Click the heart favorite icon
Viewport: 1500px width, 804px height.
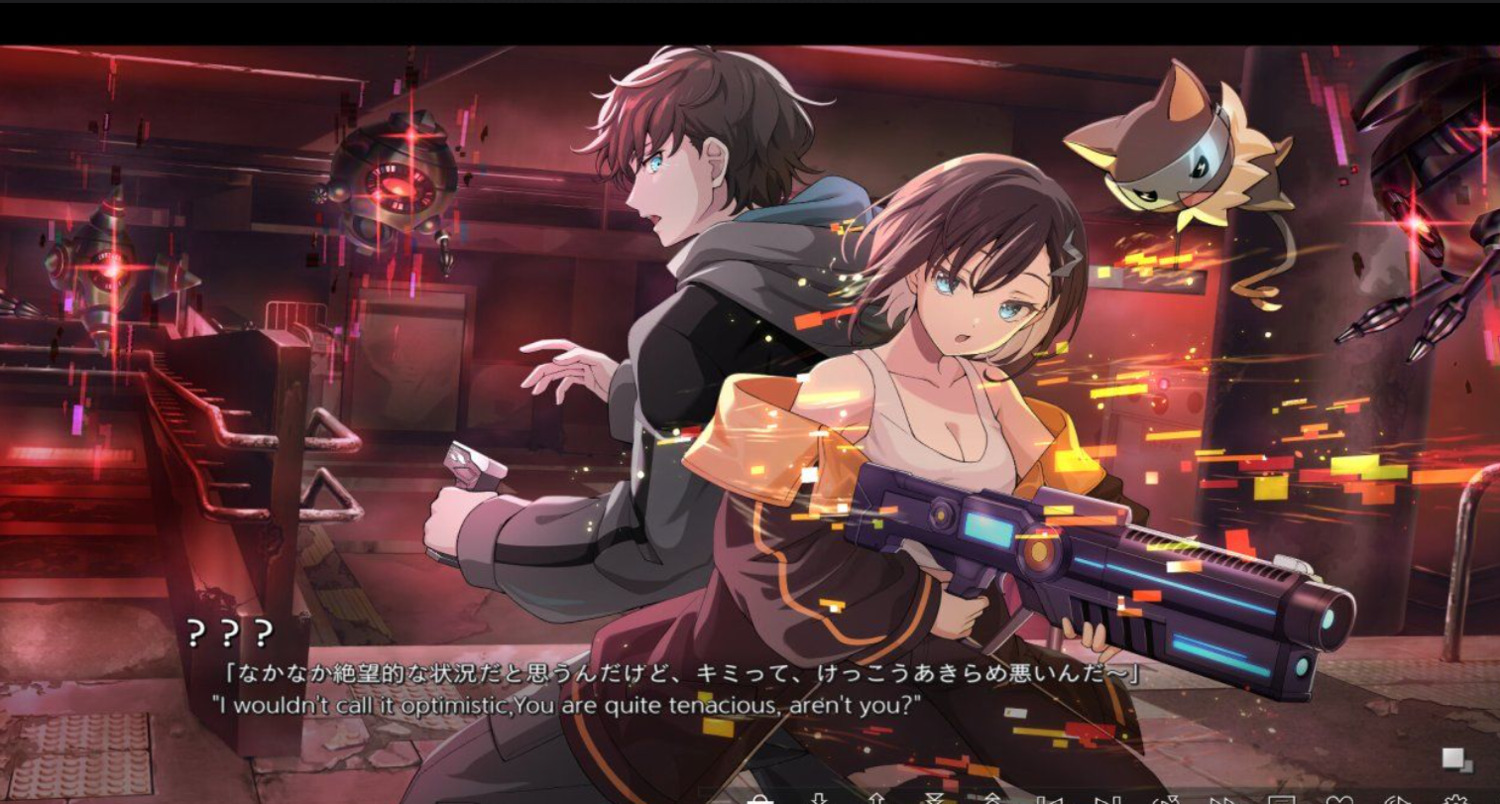[x=1340, y=799]
